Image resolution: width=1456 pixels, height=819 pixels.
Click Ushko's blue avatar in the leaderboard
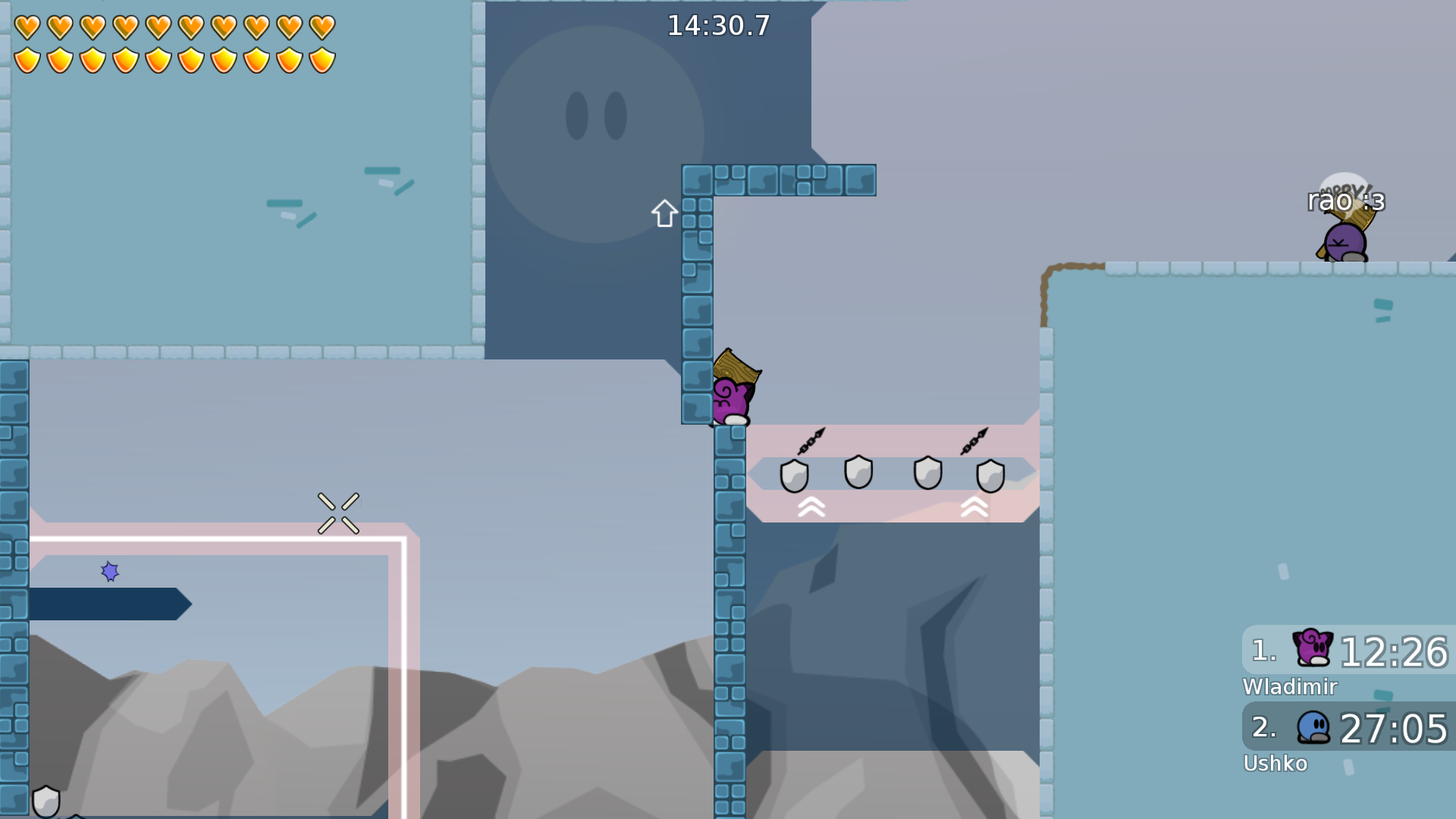click(x=1314, y=728)
